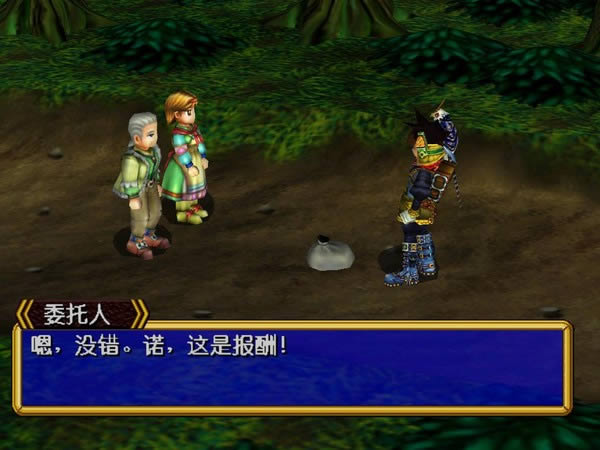Advance the blue dialogue box text
This screenshot has width=600, height=450.
coord(292,367)
